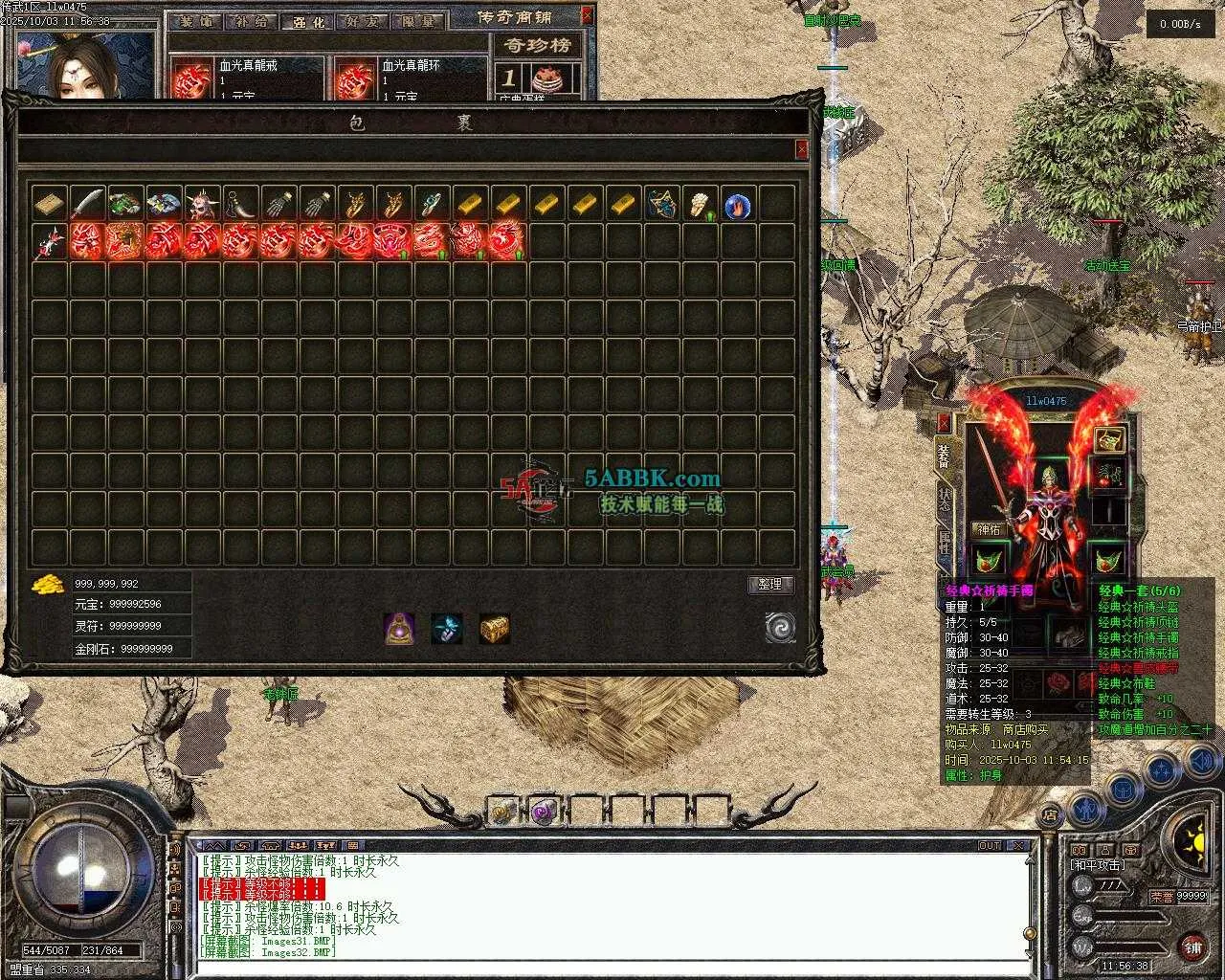Close the character equipment panel
The width and height of the screenshot is (1225, 980).
[945, 423]
